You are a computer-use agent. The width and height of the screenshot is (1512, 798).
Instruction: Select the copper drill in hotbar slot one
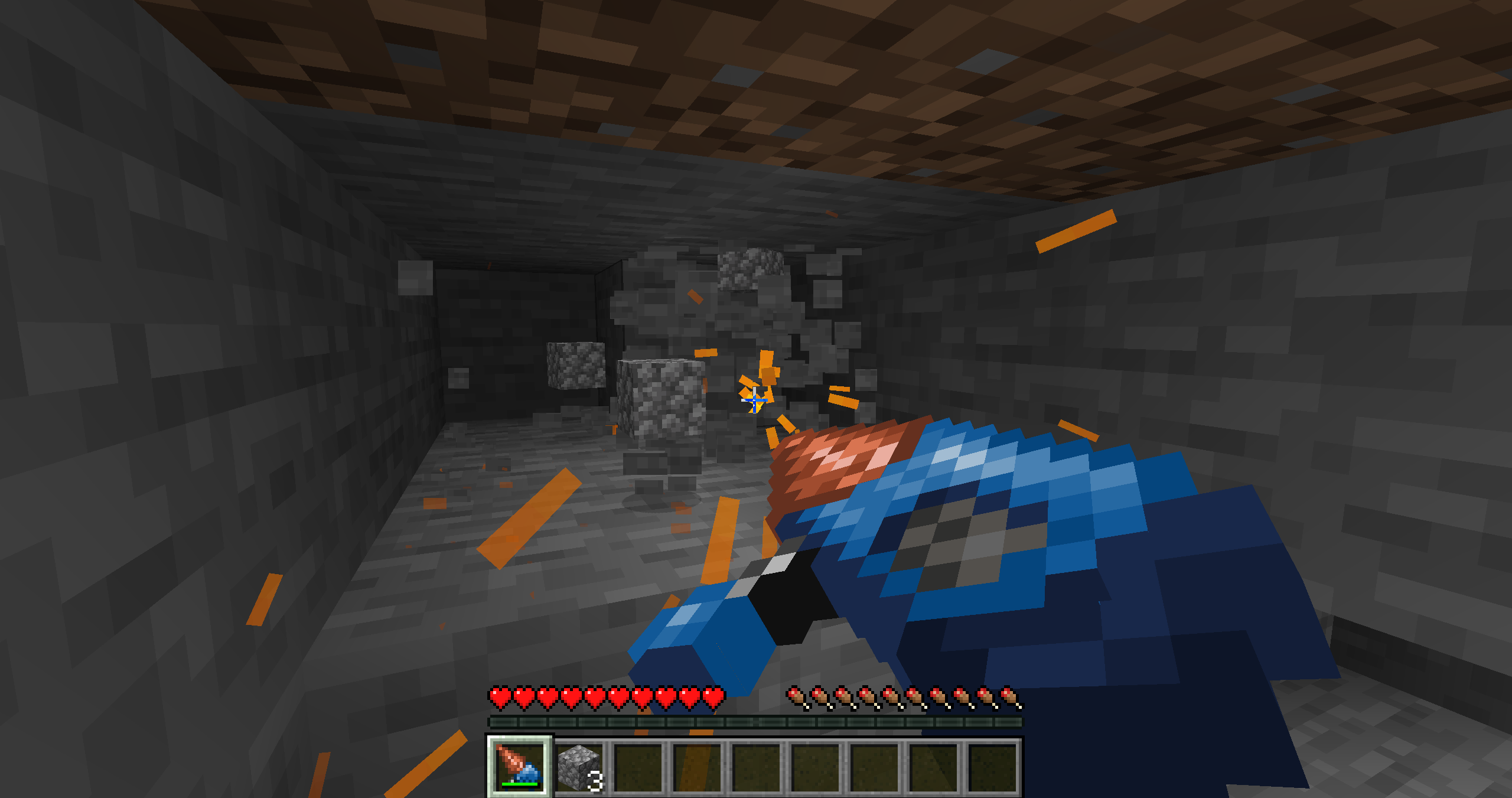pyautogui.click(x=519, y=768)
